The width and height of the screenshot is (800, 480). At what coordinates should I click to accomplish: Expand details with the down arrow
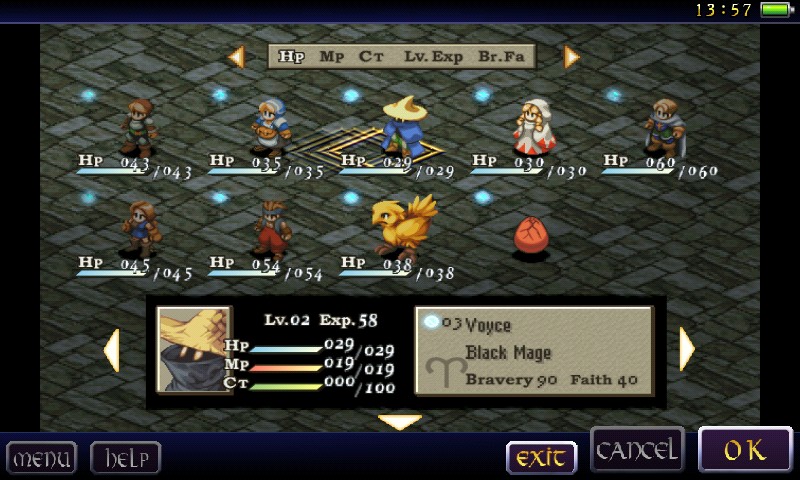[x=400, y=422]
